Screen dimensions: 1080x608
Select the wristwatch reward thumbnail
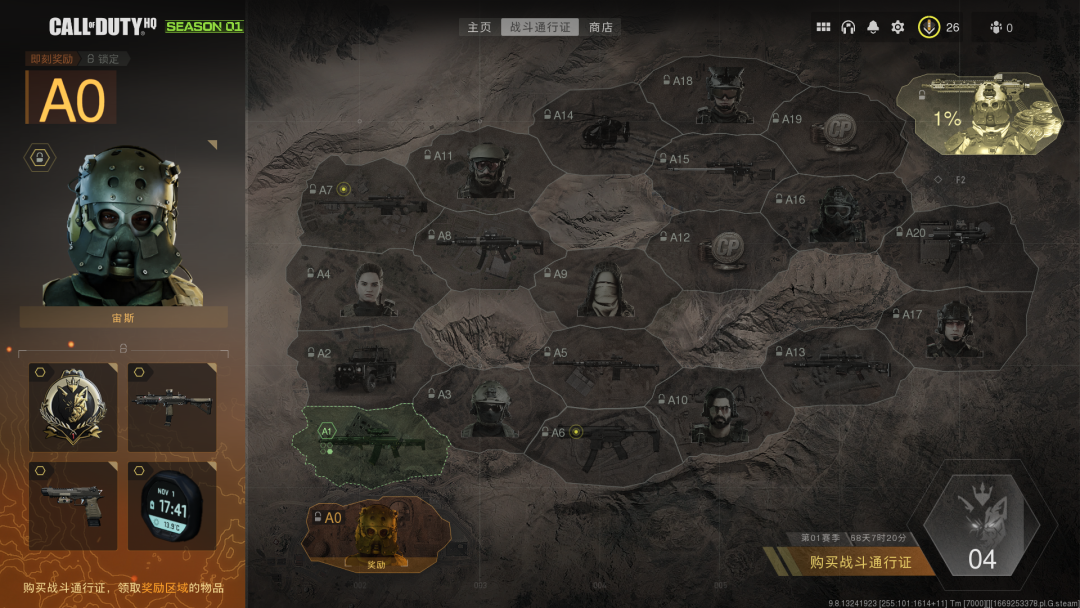pyautogui.click(x=172, y=505)
